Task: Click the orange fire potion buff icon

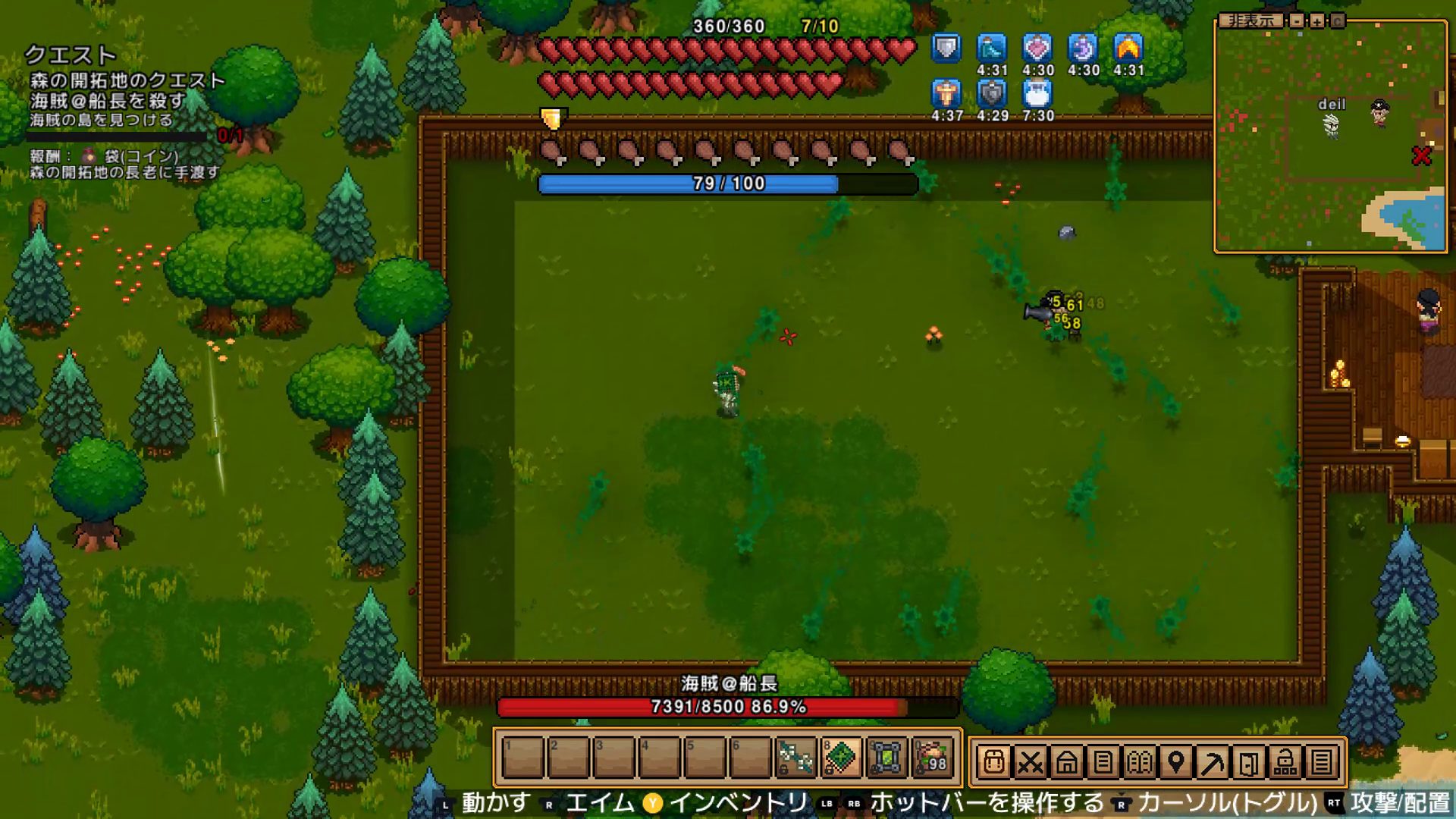Action: (1128, 49)
